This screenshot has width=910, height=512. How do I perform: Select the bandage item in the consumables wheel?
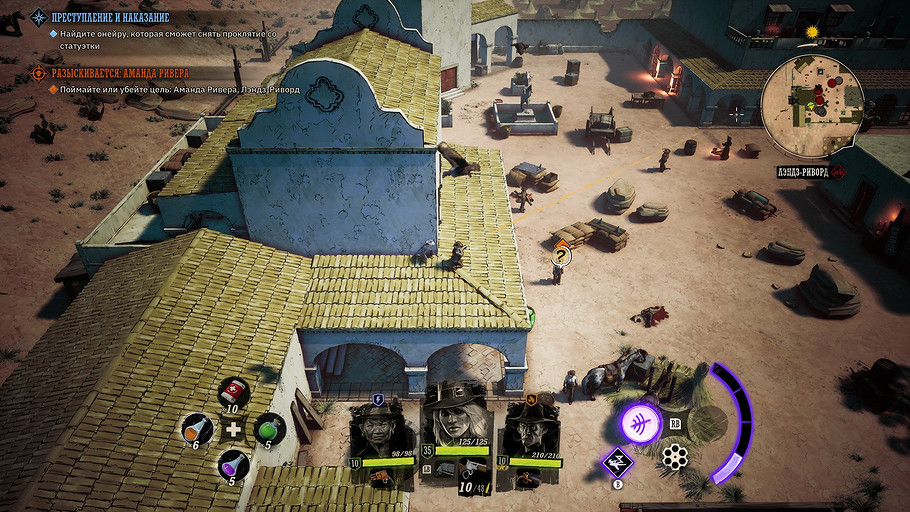(233, 392)
